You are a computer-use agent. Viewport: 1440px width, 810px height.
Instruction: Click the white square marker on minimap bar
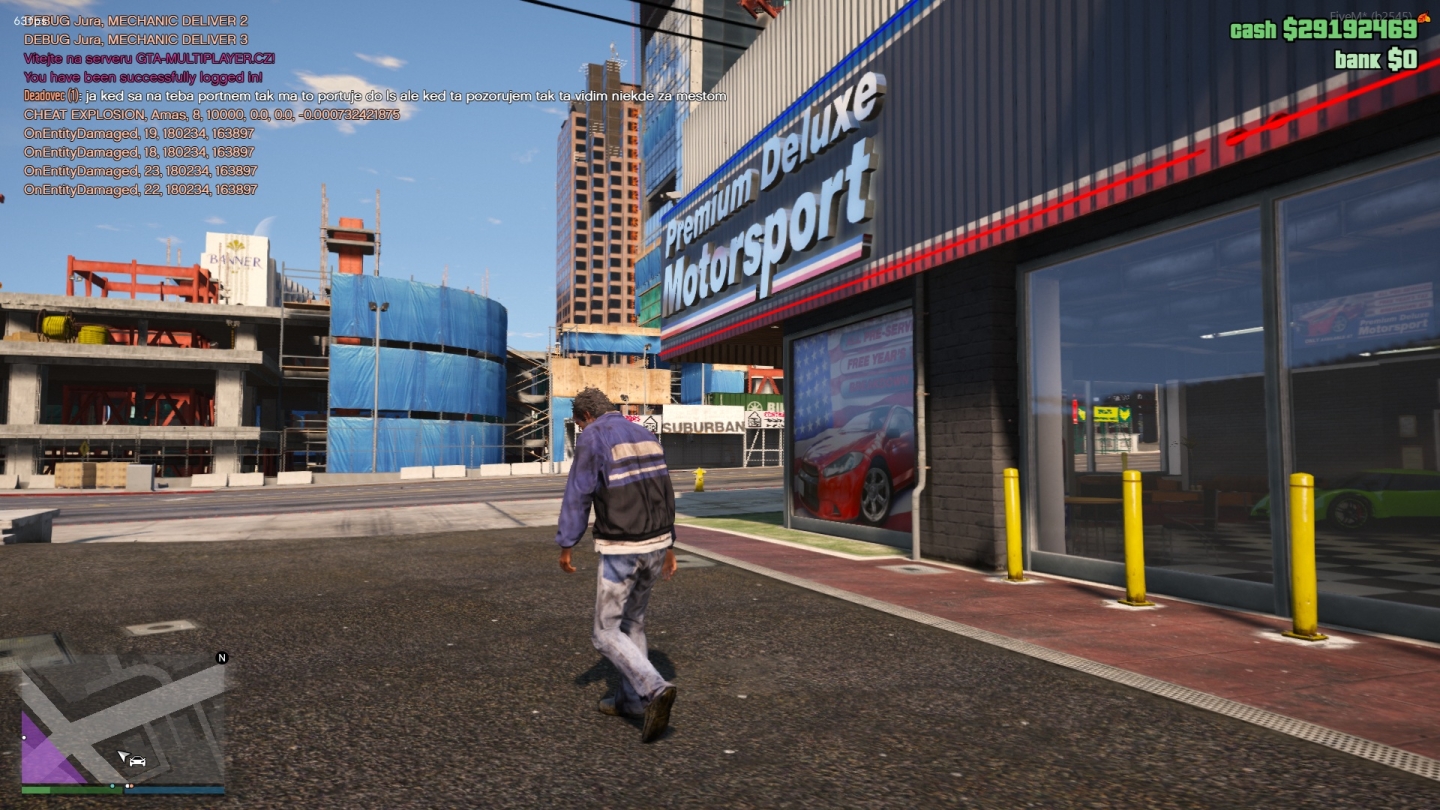click(127, 786)
